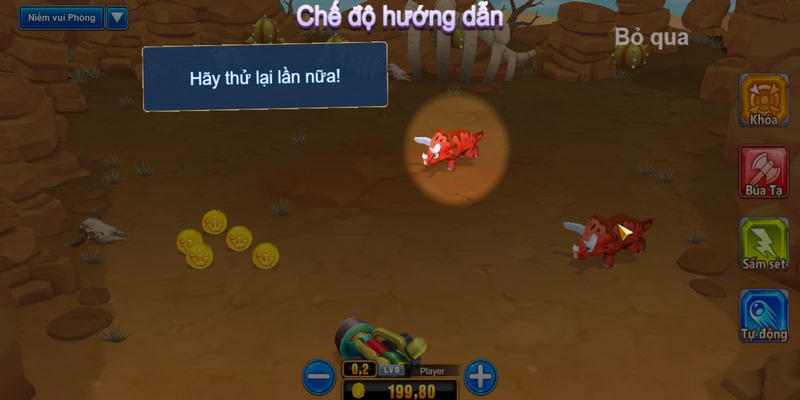Screen dimensions: 800x400
Task: Use the Búa Tạ hammer skill
Action: (764, 172)
